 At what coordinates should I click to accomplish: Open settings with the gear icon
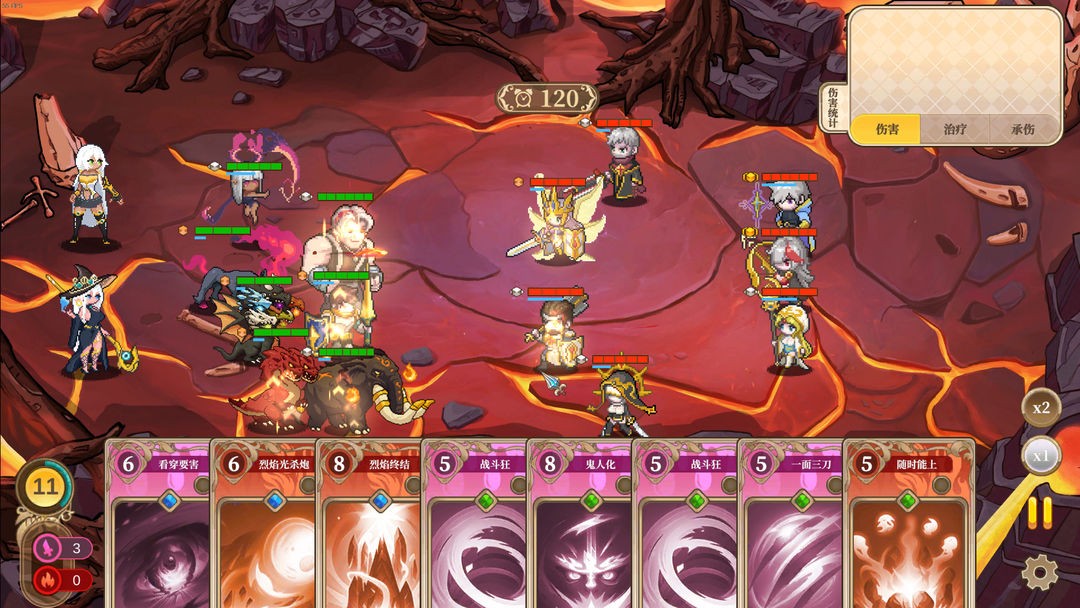(1040, 571)
